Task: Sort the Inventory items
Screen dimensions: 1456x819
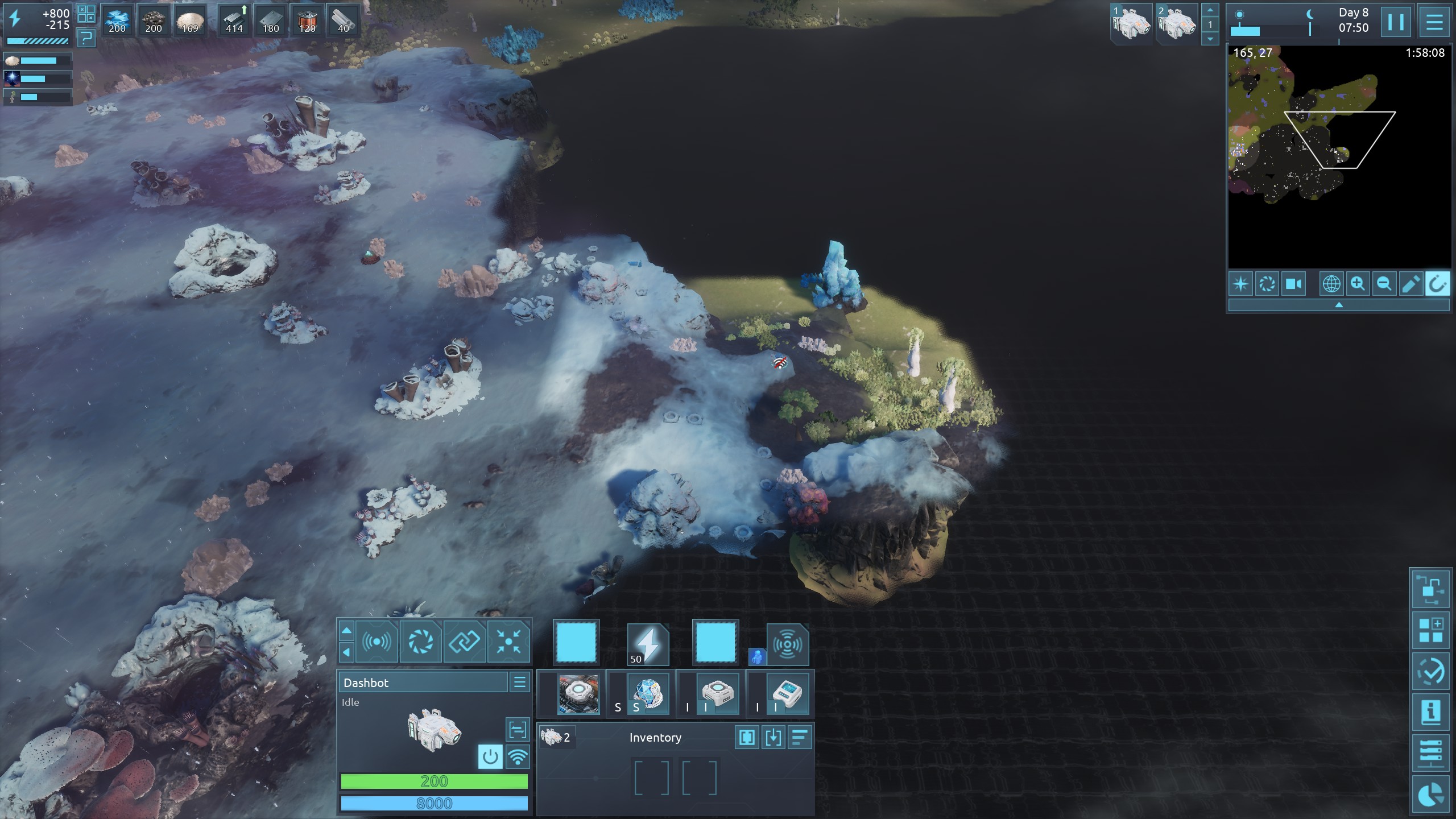Action: (x=800, y=738)
